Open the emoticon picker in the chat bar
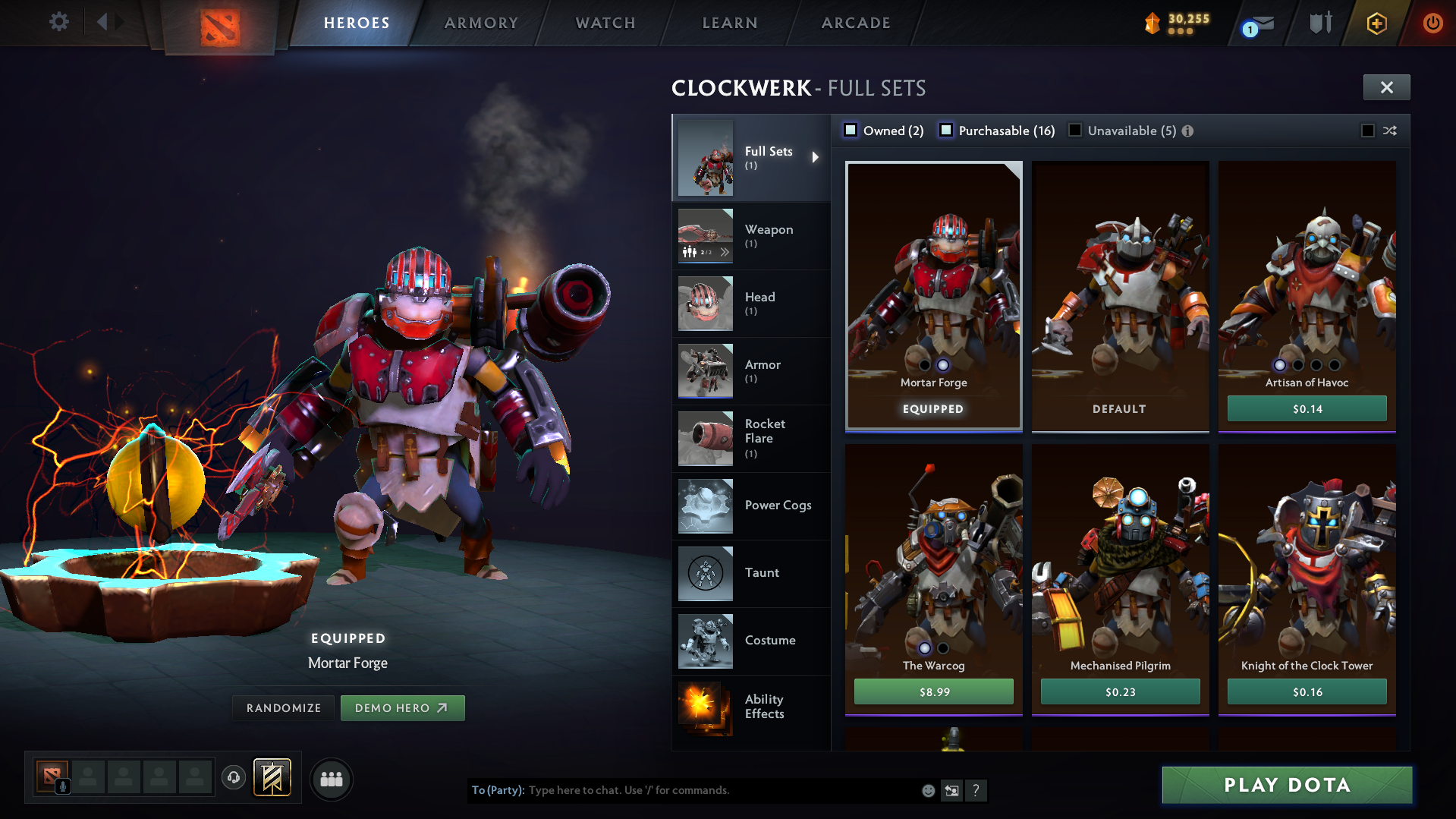The image size is (1456, 819). [x=927, y=790]
